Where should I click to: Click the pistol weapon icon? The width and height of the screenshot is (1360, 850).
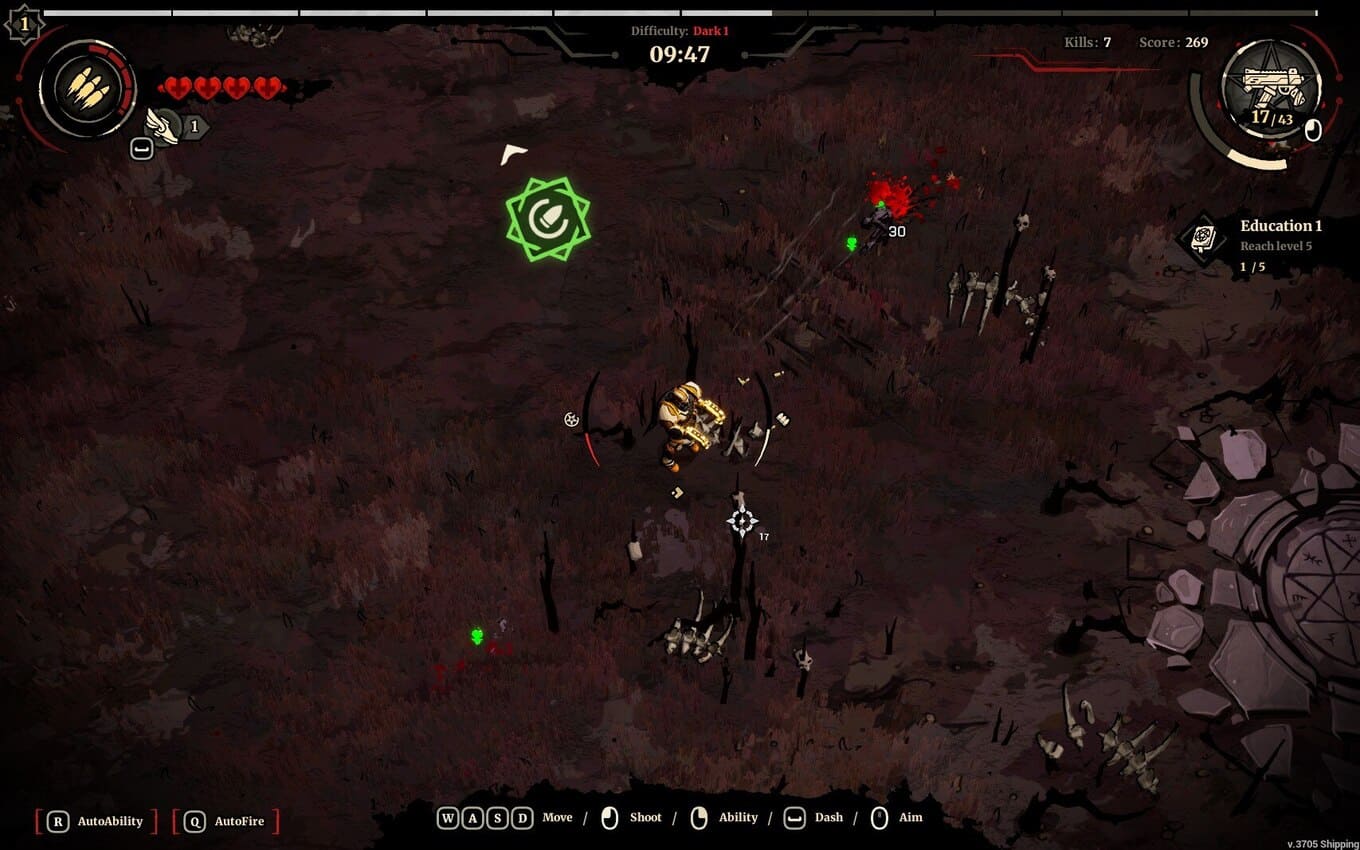tap(1271, 90)
